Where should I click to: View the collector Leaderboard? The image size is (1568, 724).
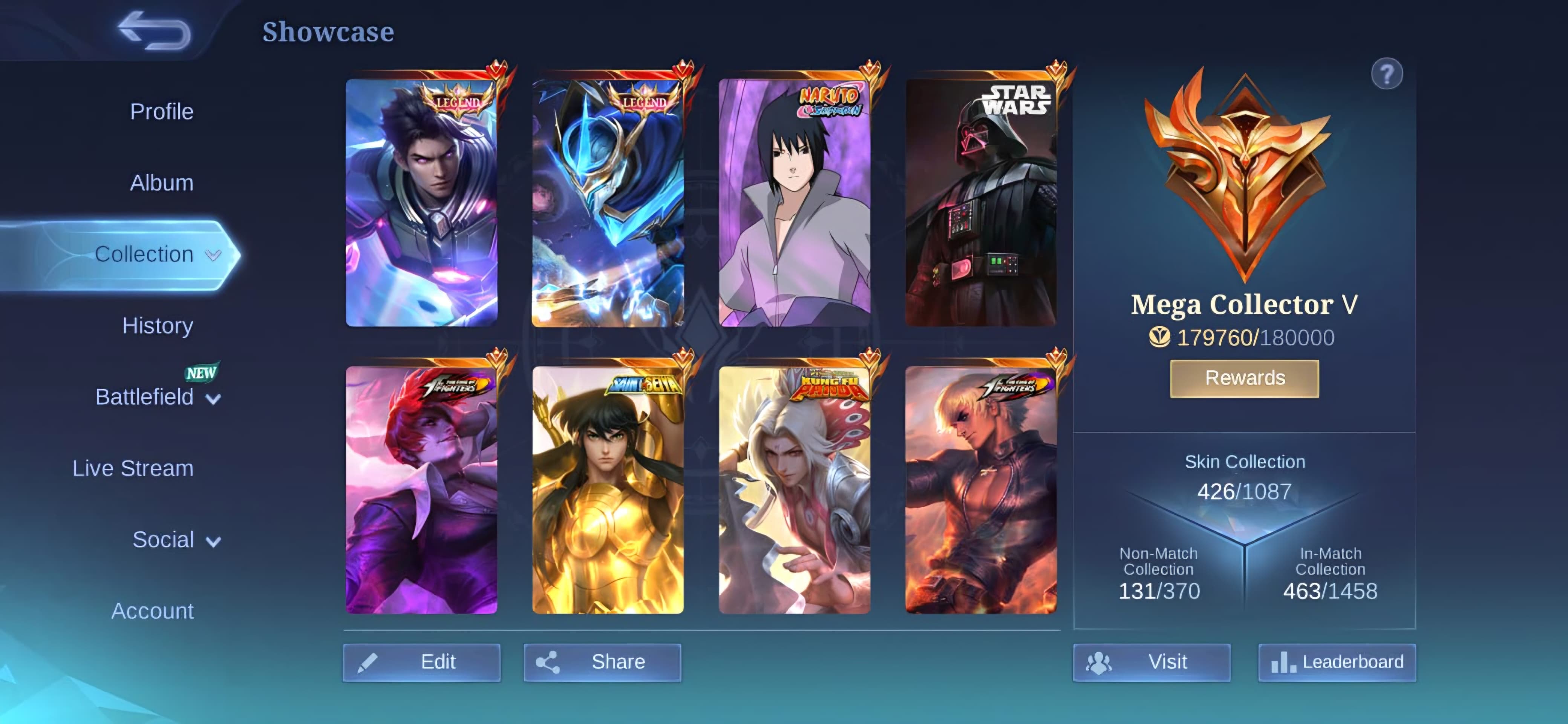[1337, 662]
